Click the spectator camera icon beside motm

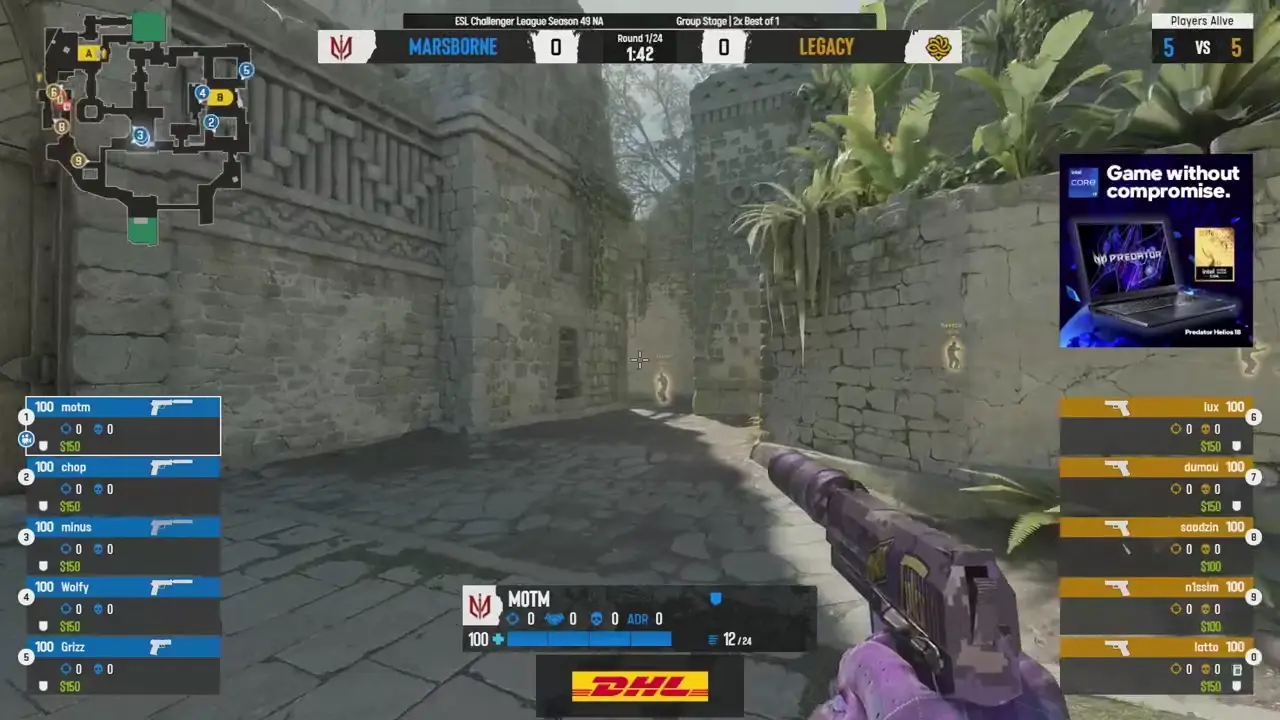coord(26,440)
